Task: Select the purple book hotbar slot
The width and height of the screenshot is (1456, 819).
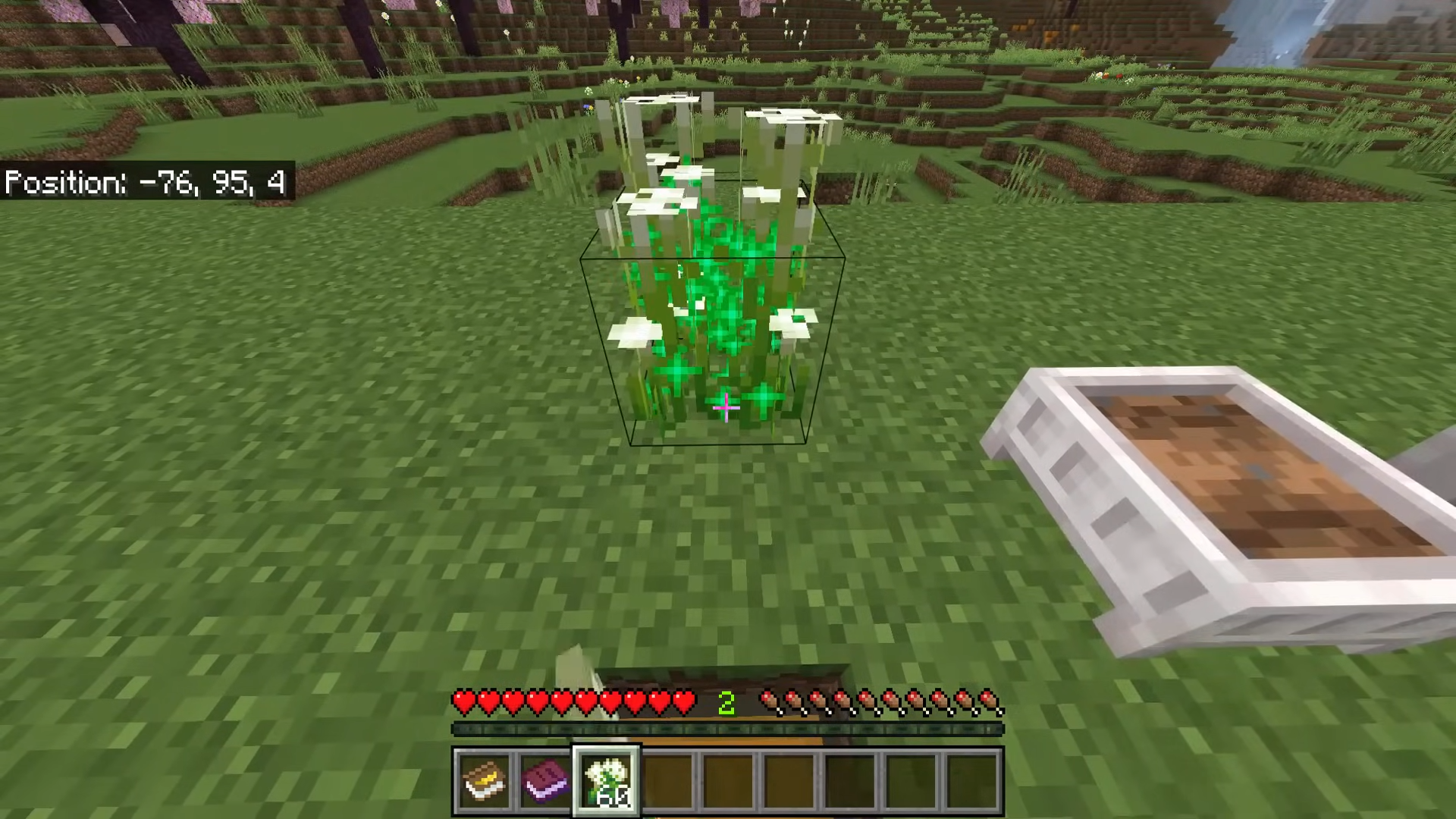Action: point(545,780)
